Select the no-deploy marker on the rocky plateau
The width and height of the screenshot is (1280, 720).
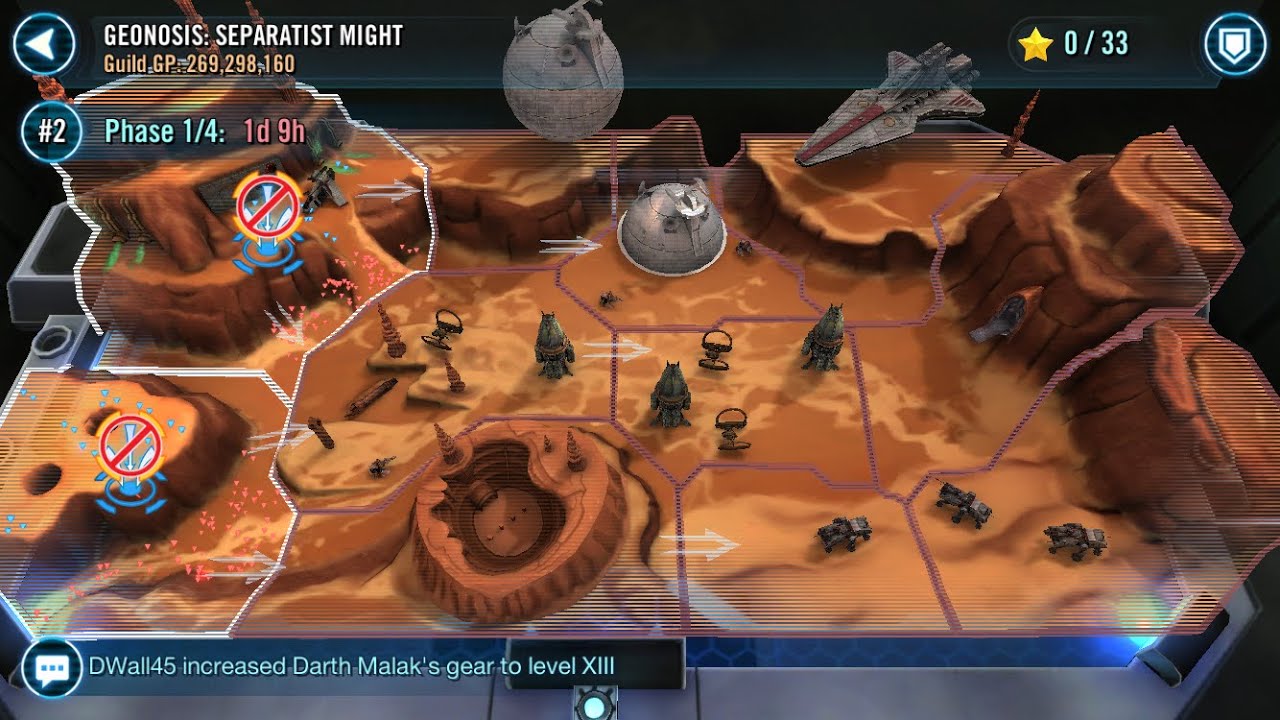[128, 445]
